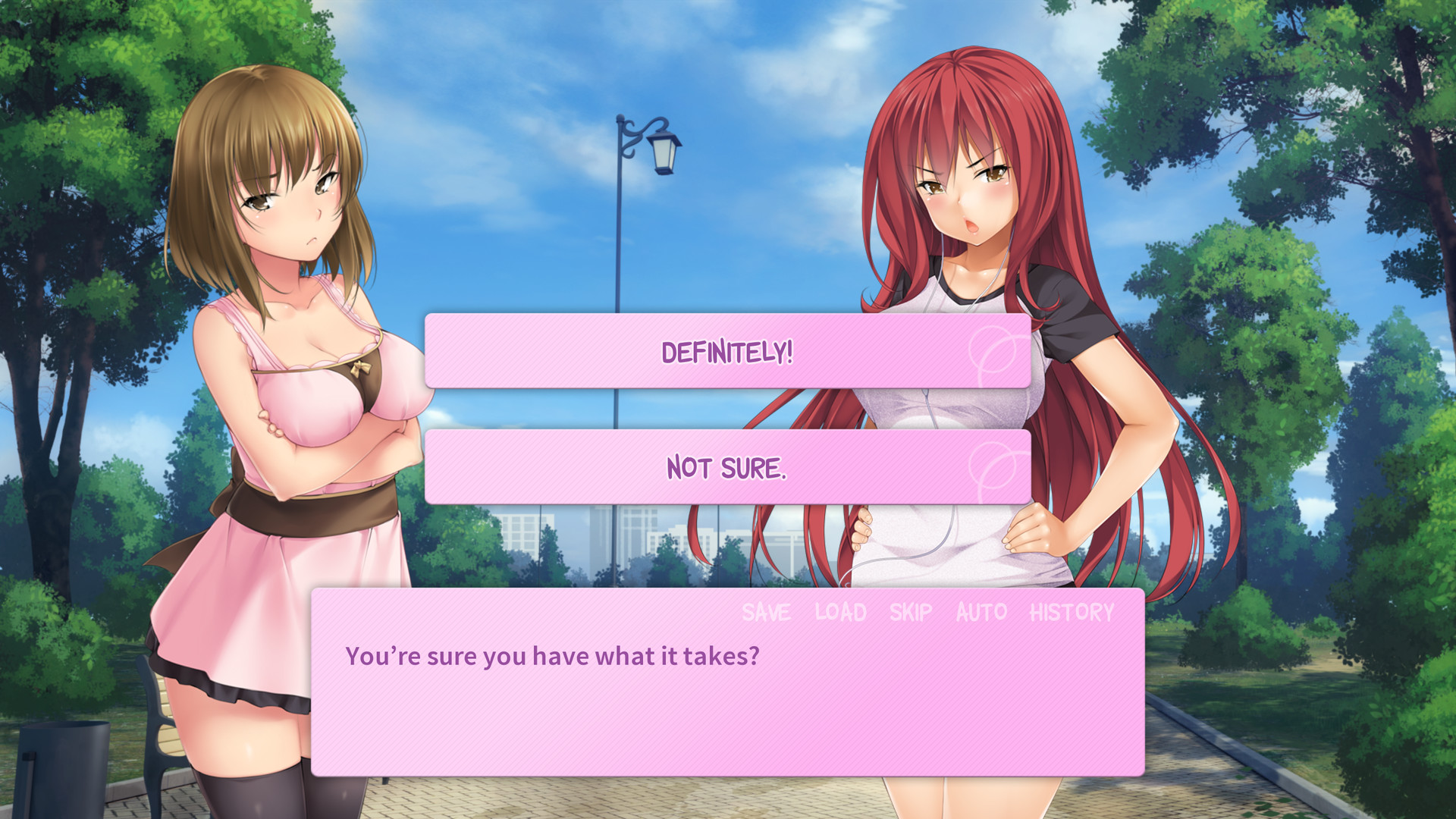Image resolution: width=1456 pixels, height=819 pixels.
Task: Click the swirl decoration on the DEFINITELY! button
Action: tap(993, 350)
